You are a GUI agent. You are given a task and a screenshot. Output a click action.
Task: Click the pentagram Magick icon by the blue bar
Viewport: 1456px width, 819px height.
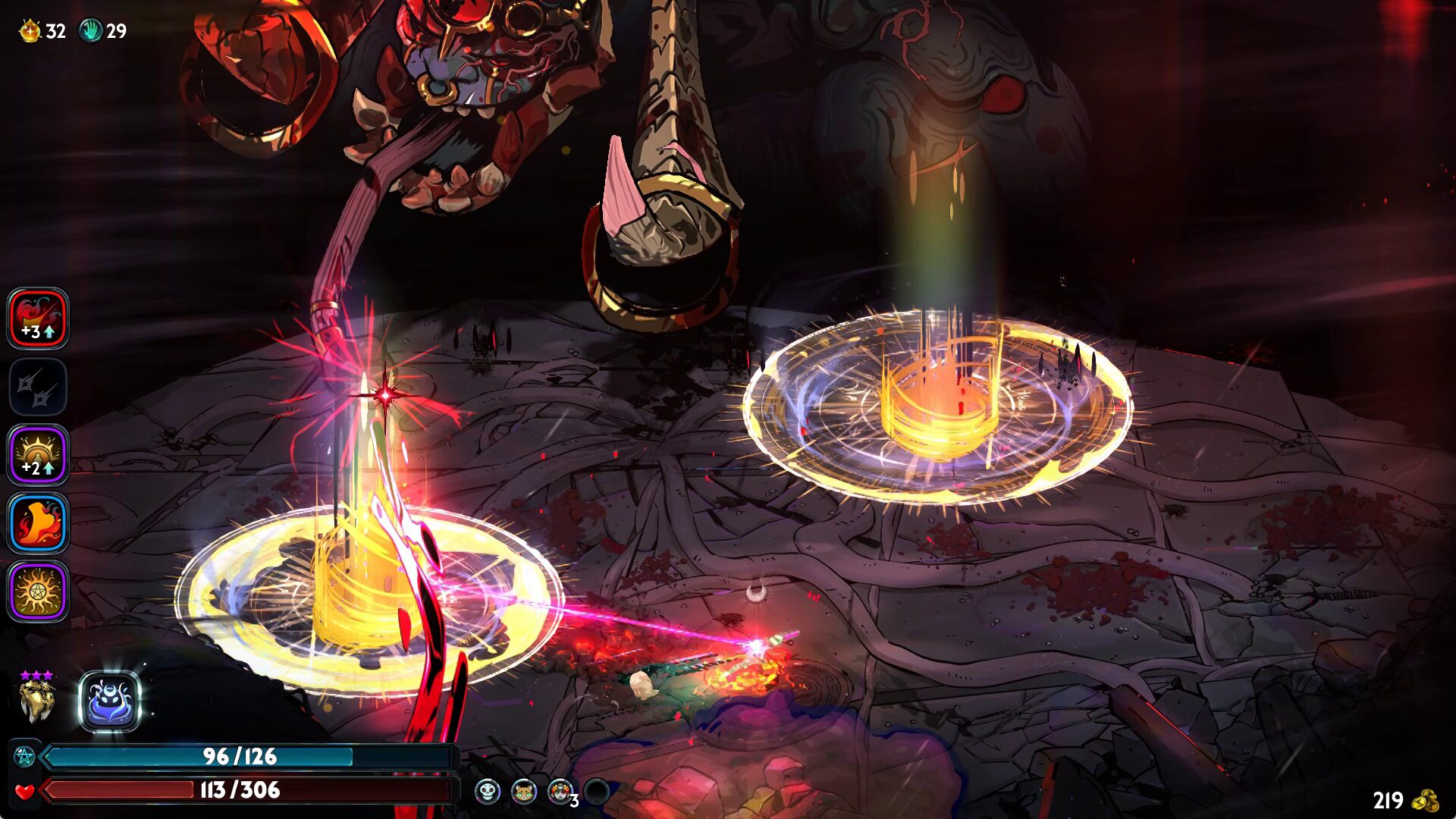24,756
